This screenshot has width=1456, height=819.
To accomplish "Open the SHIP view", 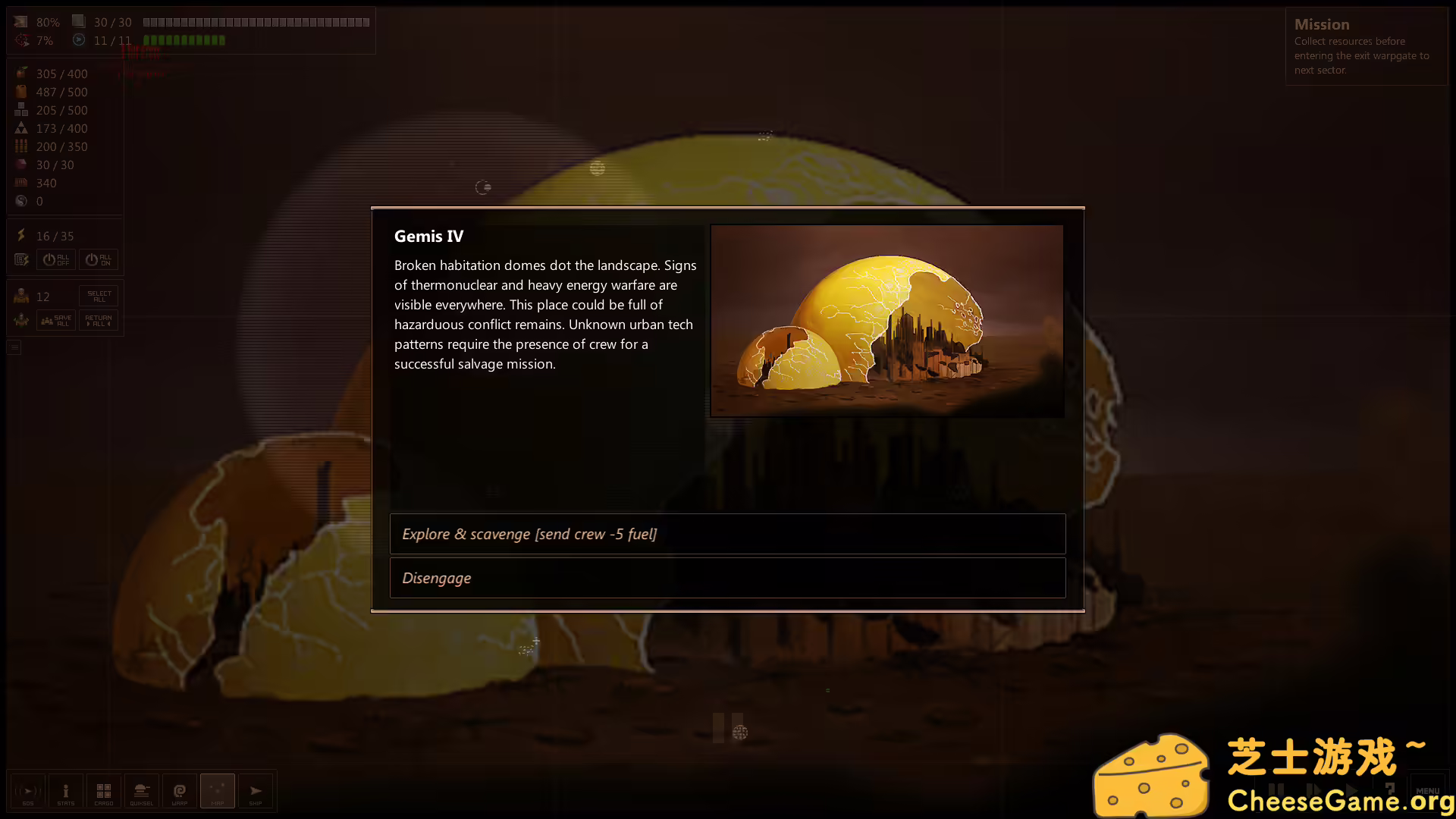I will click(x=256, y=791).
